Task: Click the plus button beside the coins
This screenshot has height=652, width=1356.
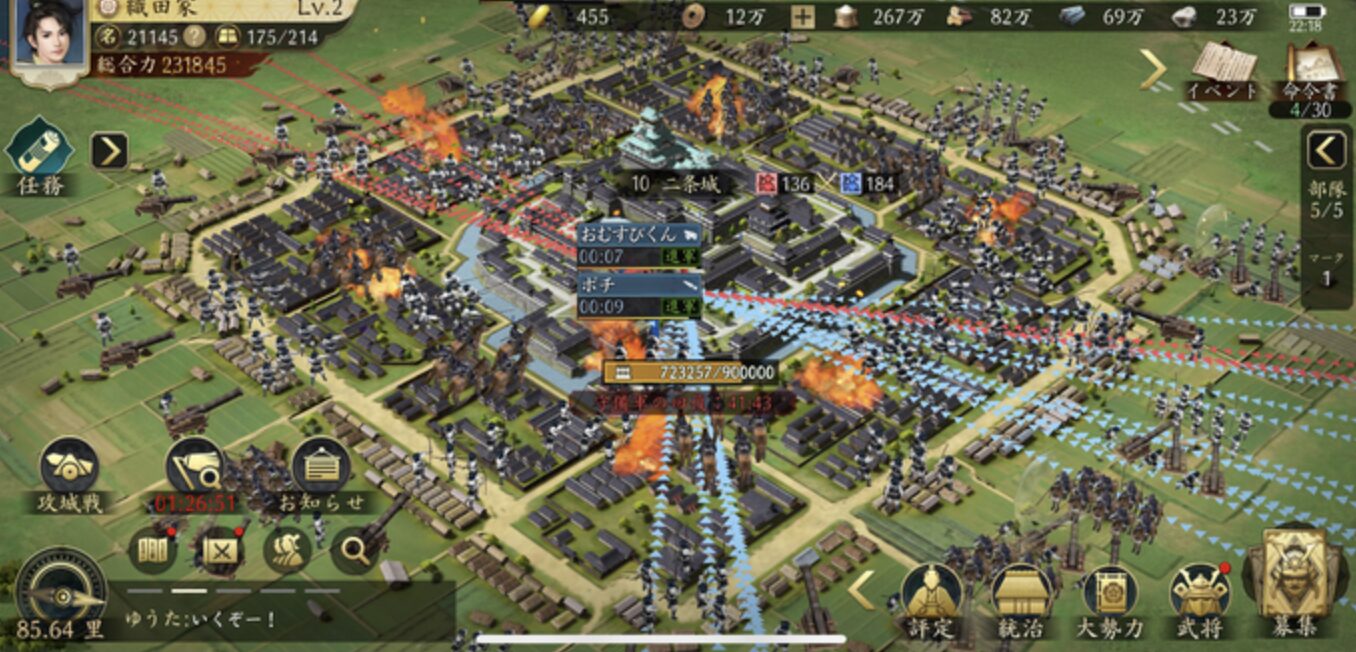Action: (802, 16)
